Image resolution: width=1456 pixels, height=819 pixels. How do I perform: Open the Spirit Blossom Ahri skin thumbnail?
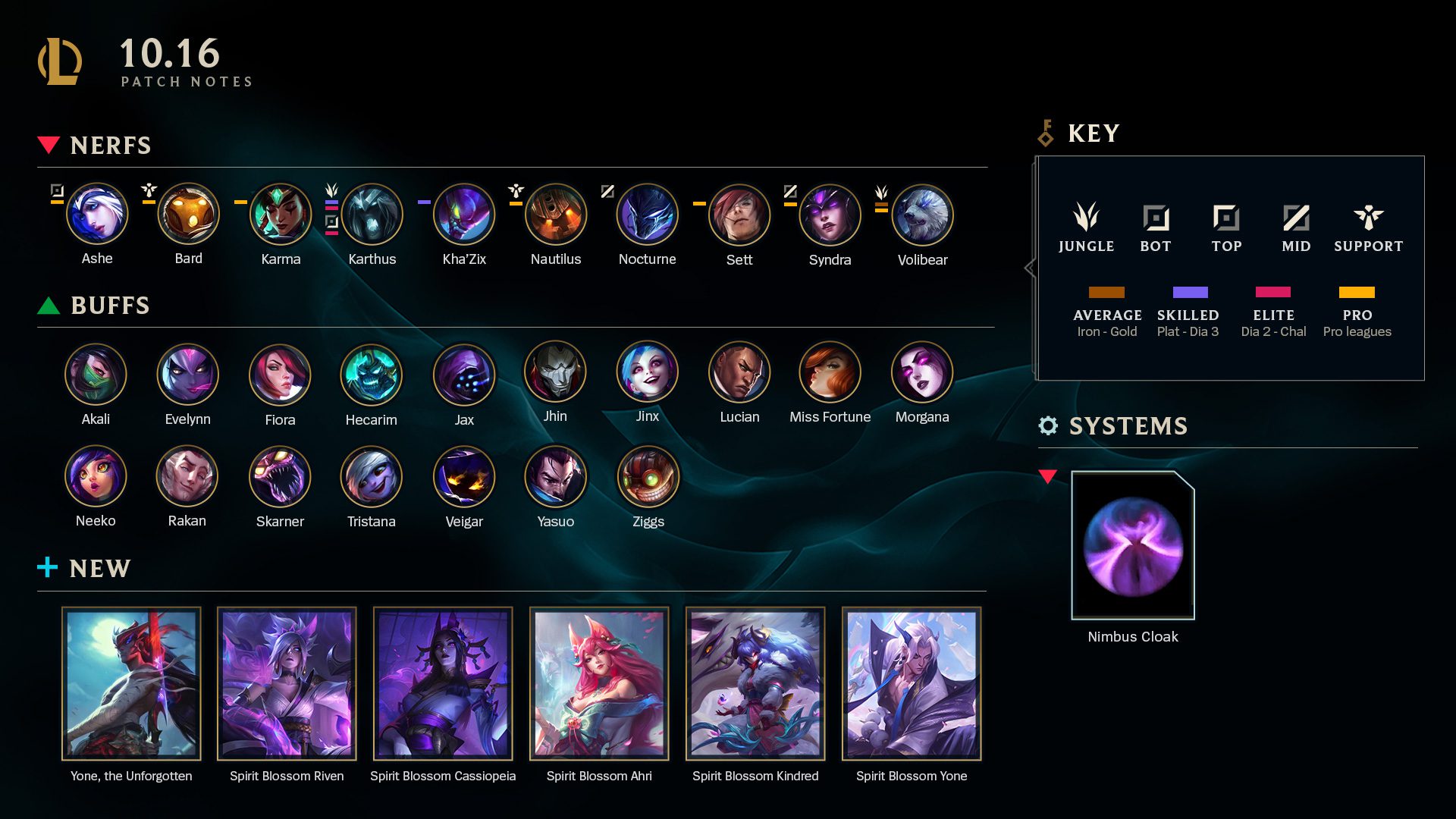point(599,683)
